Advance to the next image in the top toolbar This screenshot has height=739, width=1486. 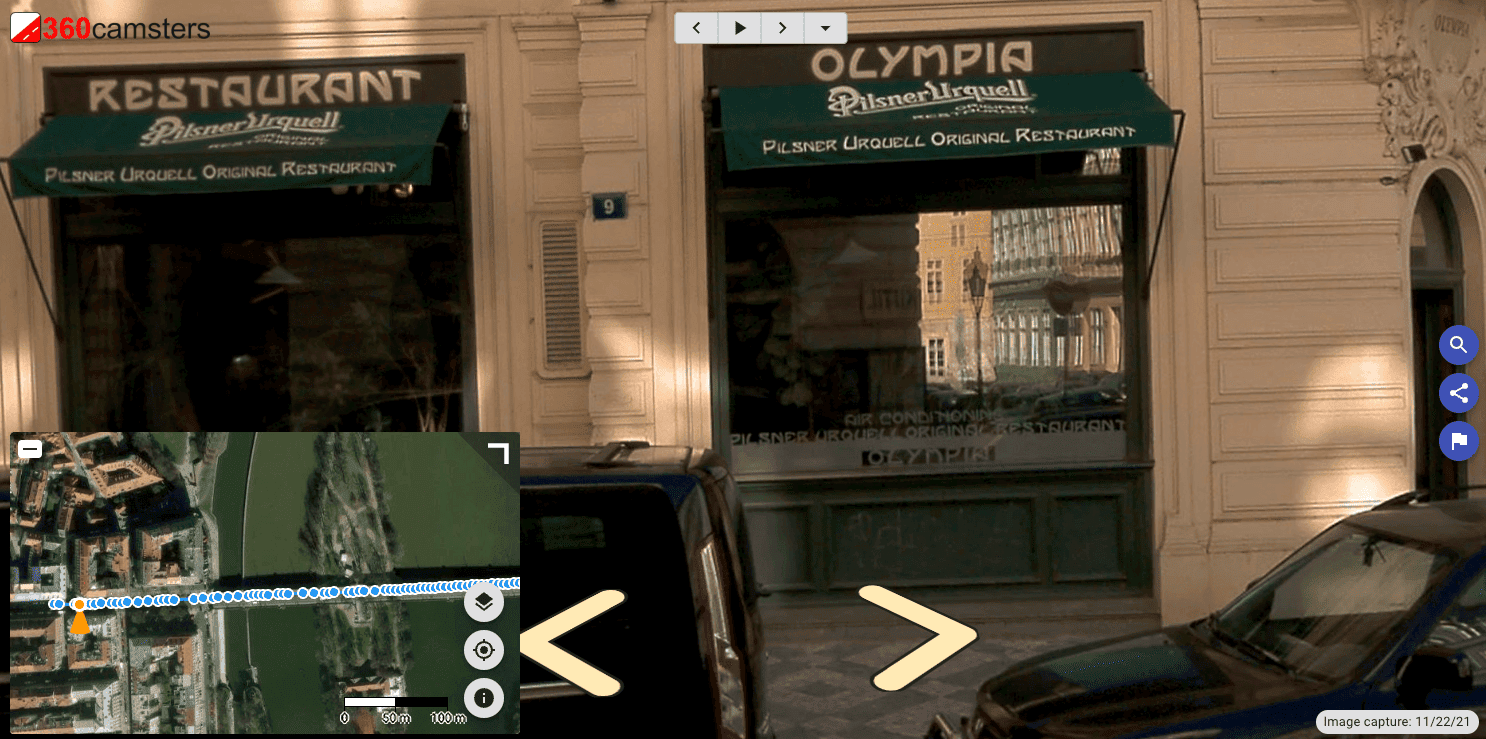click(783, 28)
